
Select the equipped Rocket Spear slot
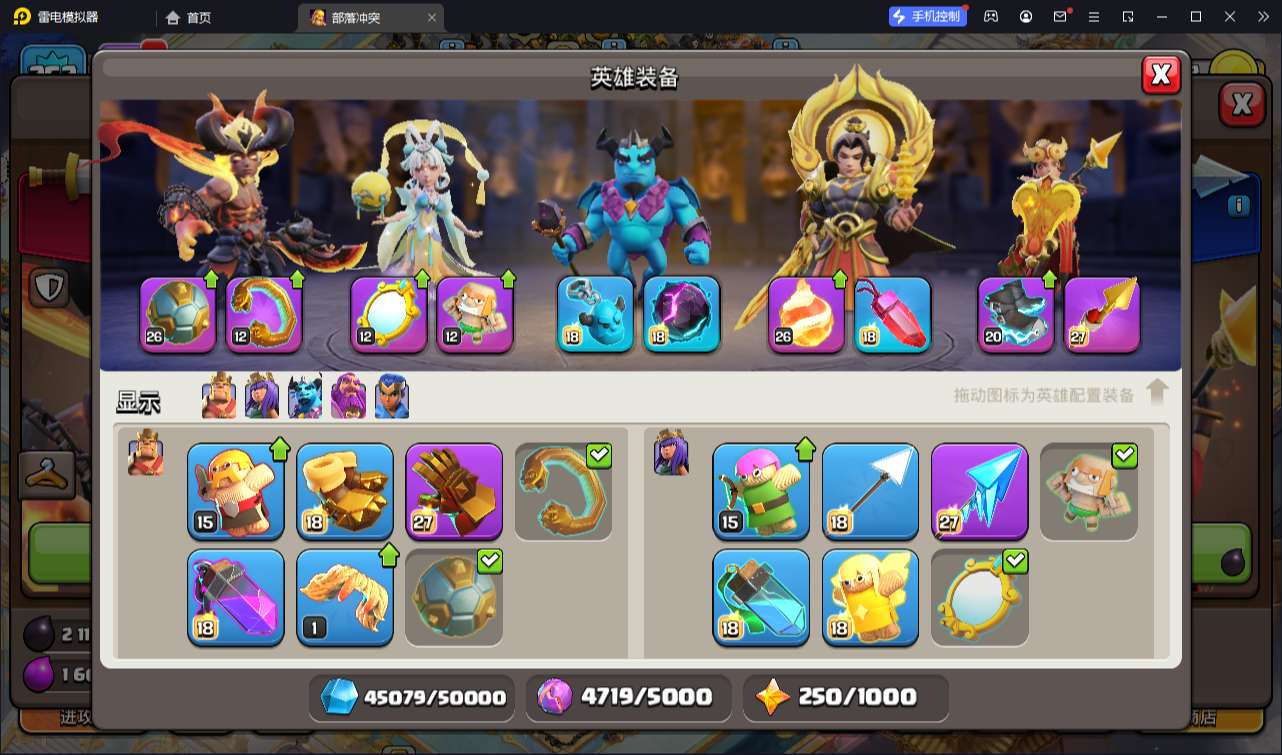pyautogui.click(x=1102, y=315)
